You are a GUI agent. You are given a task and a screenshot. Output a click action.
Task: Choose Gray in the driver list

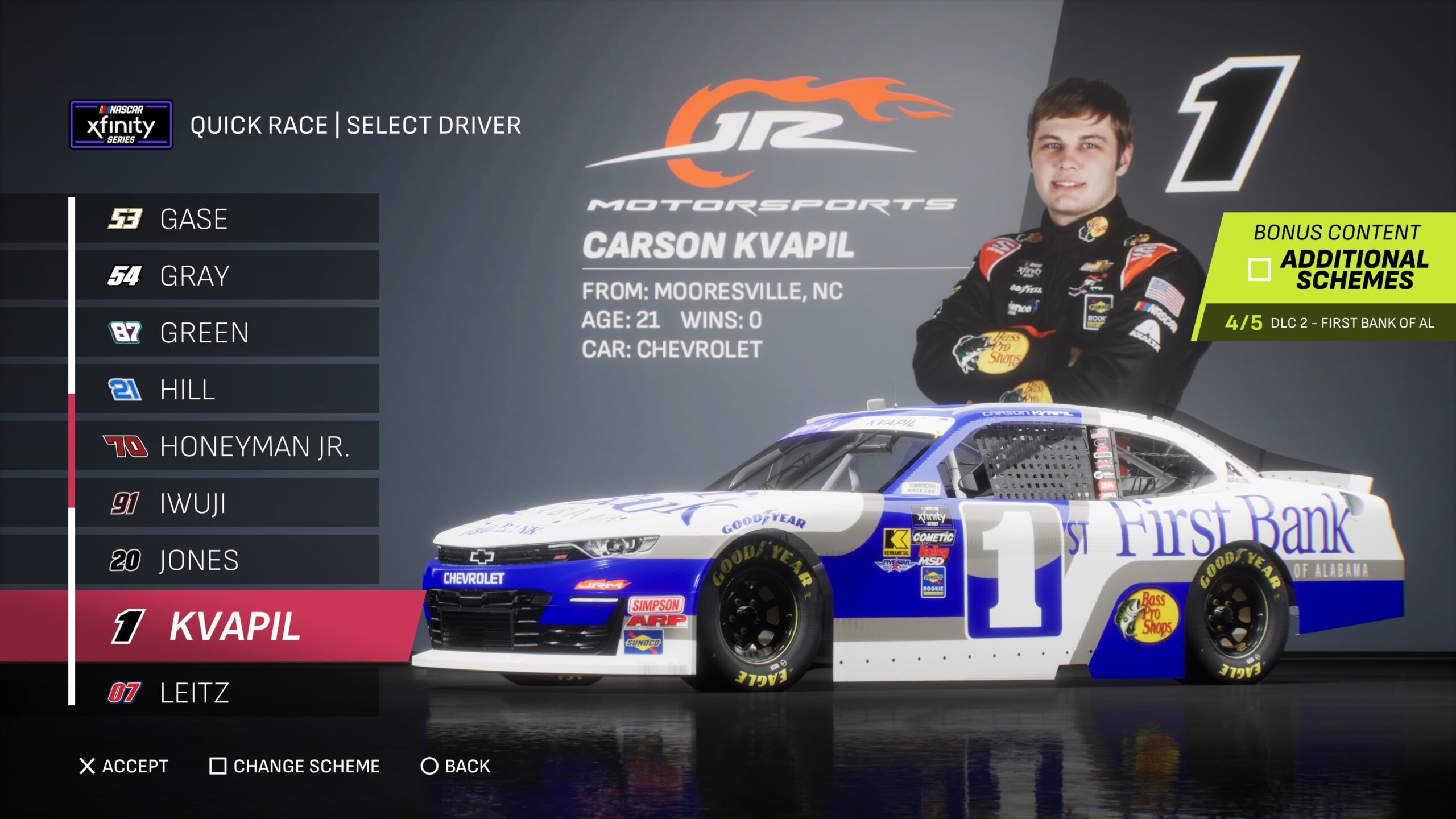pos(226,276)
